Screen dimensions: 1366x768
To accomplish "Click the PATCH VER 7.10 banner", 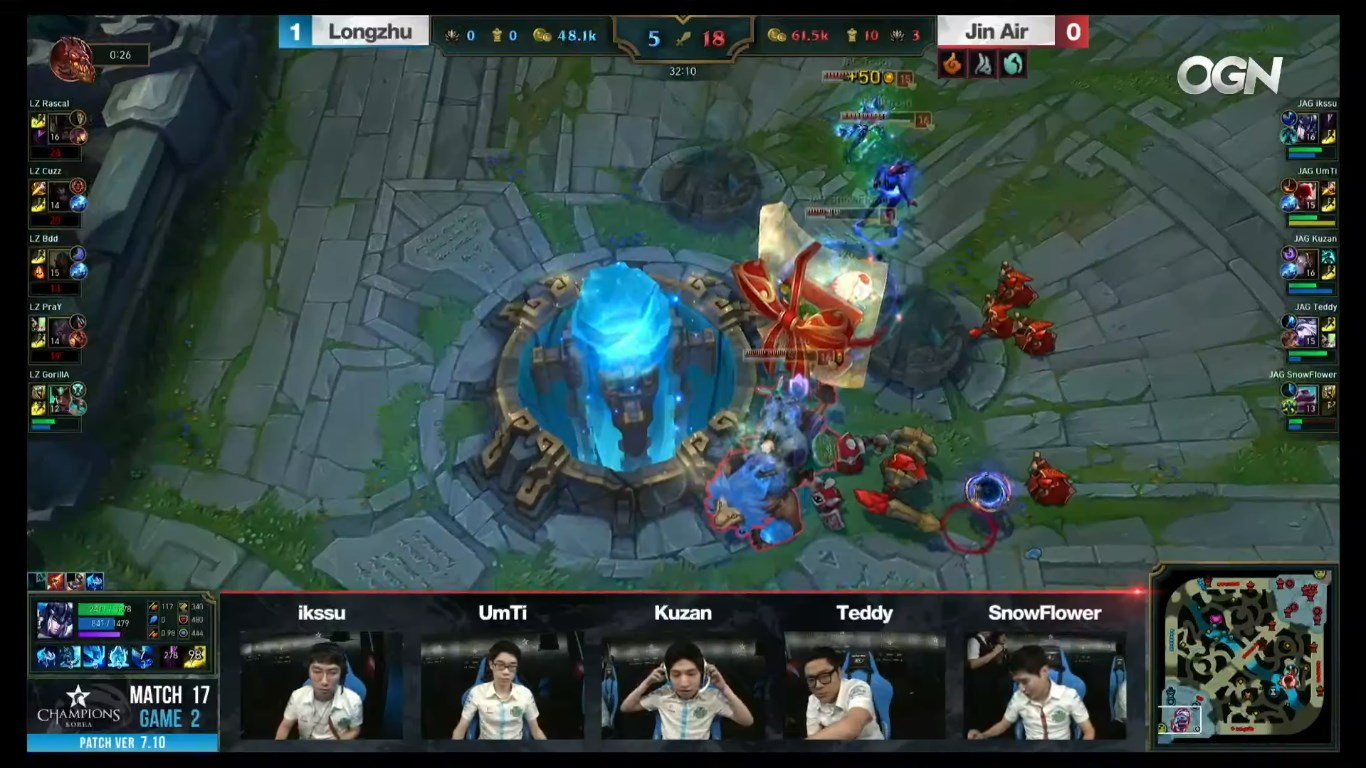I will tap(121, 740).
